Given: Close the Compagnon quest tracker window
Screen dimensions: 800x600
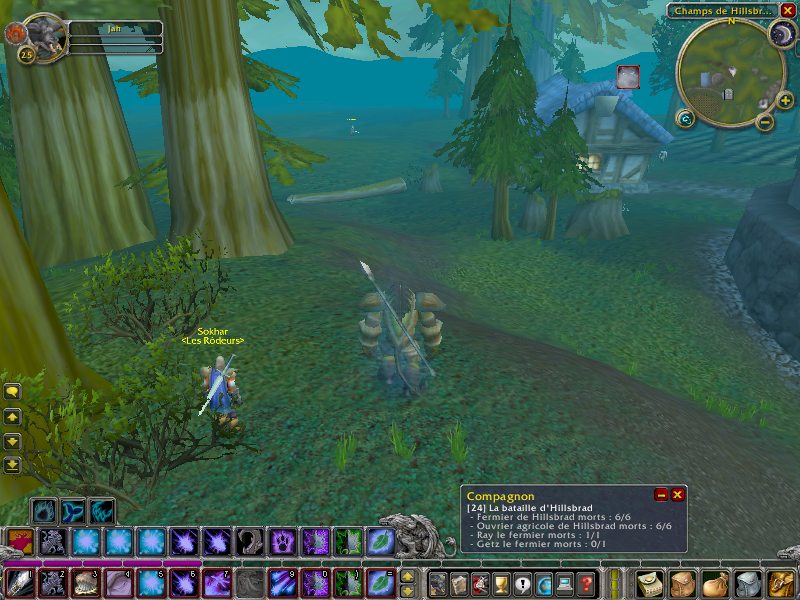Looking at the screenshot, I should (678, 495).
